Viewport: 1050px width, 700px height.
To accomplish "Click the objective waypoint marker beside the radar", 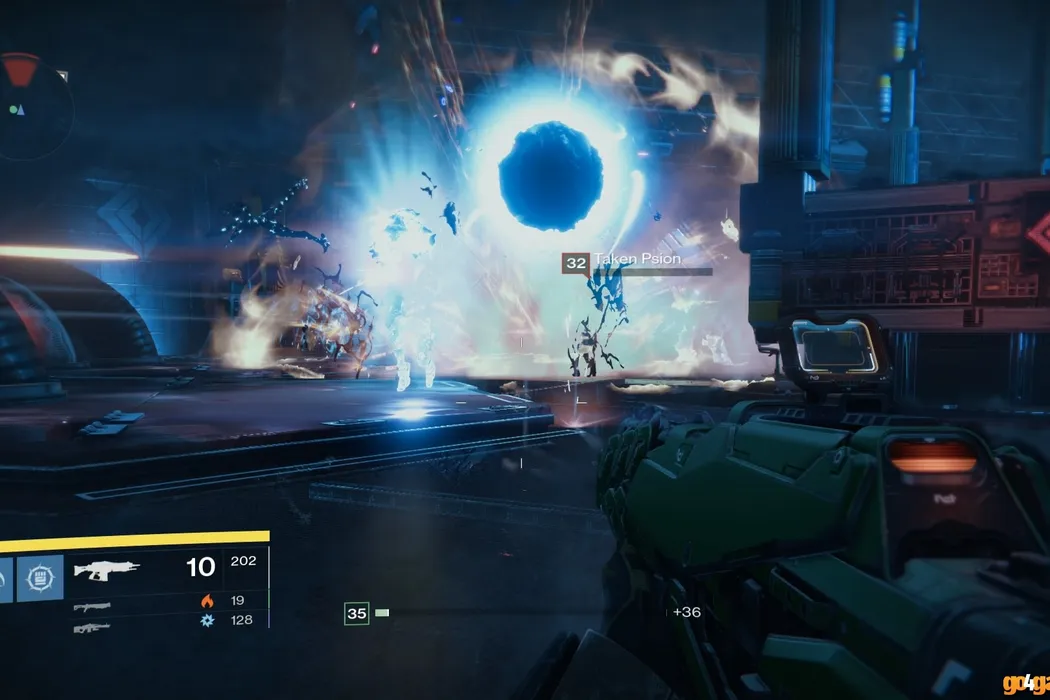I will [63, 75].
